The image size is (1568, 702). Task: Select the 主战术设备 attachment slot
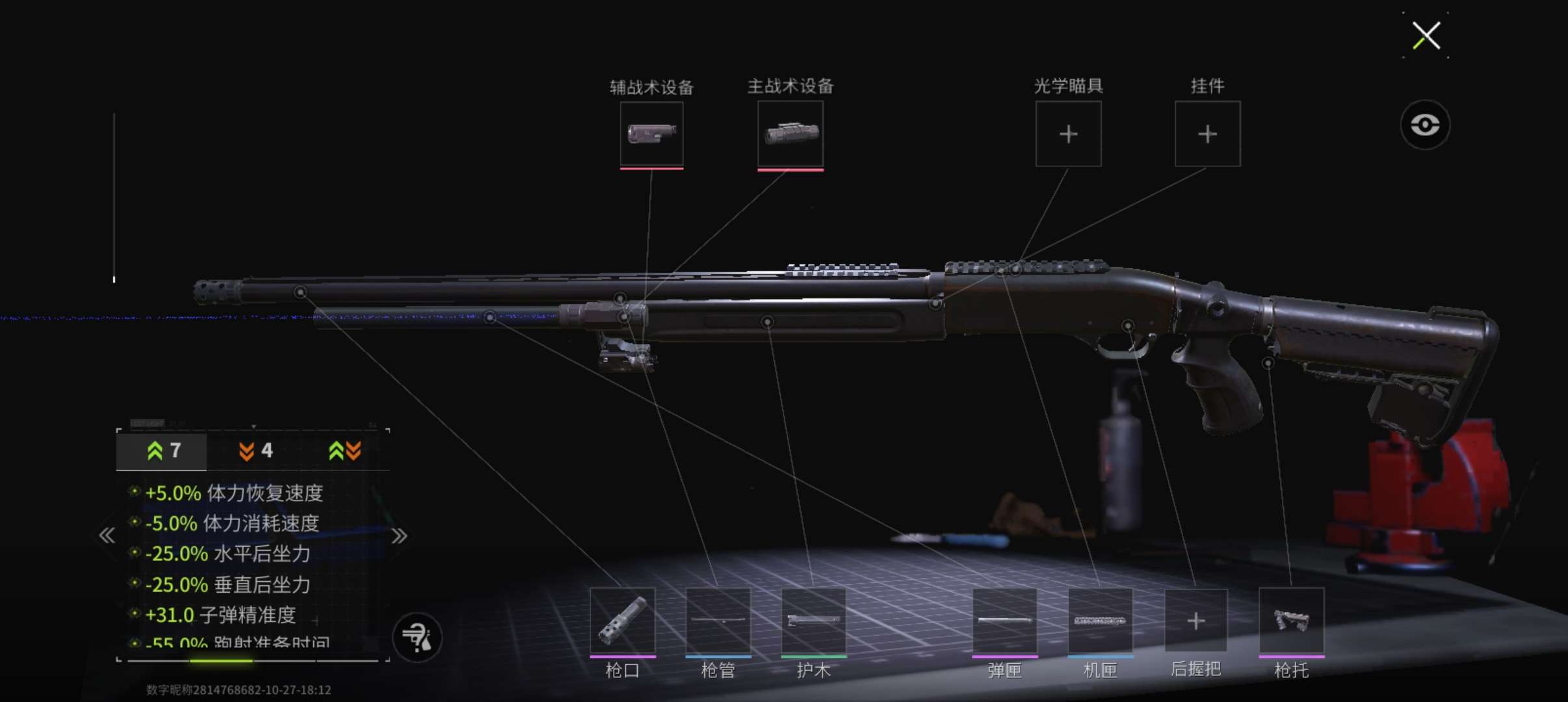(791, 134)
